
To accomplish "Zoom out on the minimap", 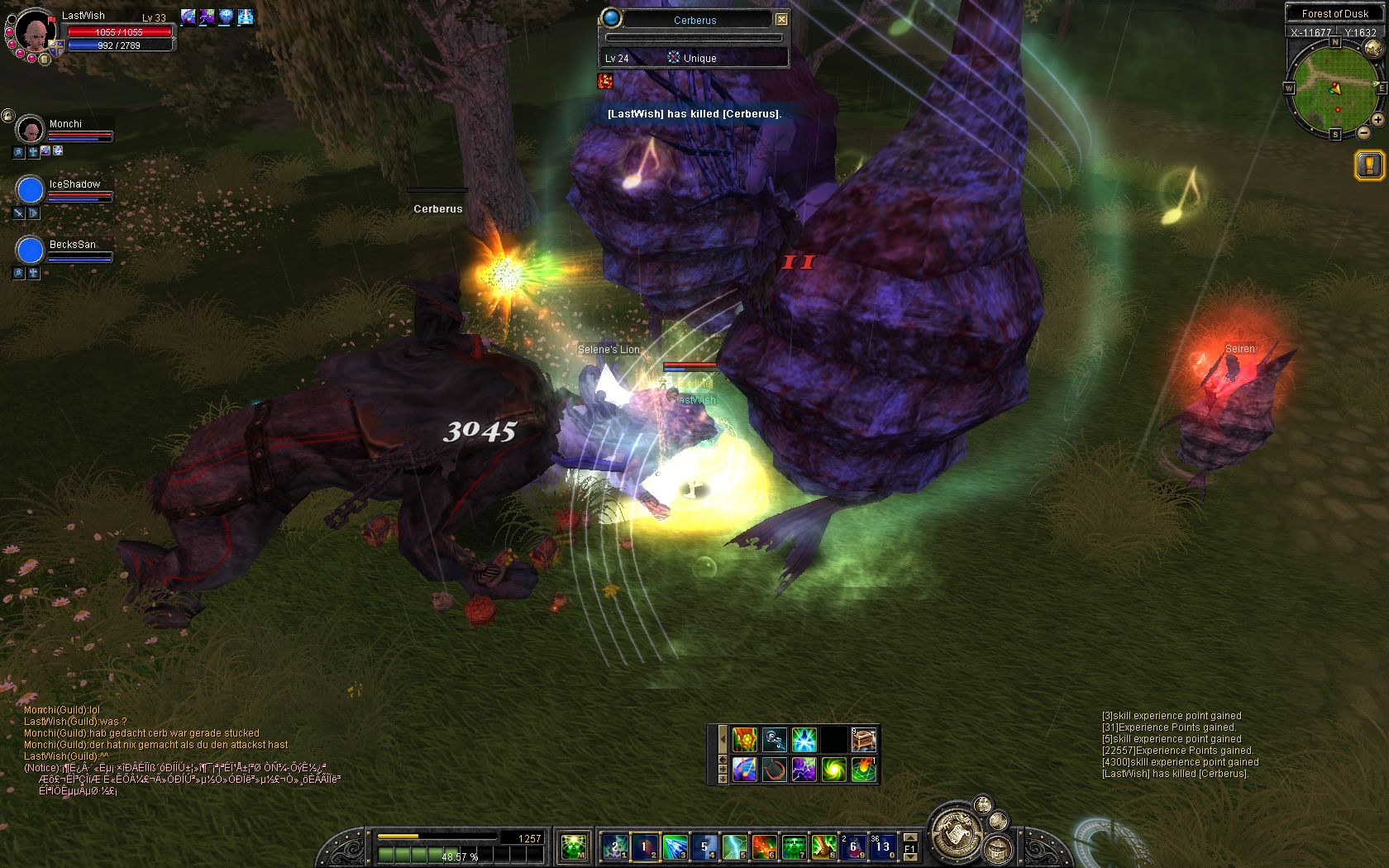I will [1364, 132].
